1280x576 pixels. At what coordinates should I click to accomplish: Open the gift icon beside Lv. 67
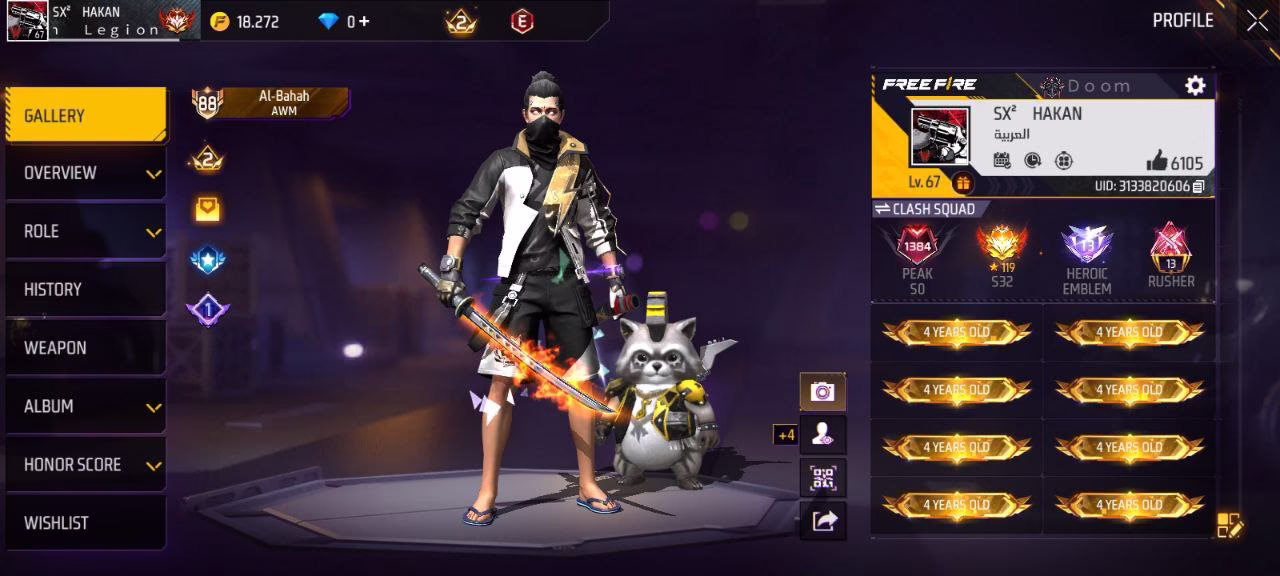click(962, 183)
